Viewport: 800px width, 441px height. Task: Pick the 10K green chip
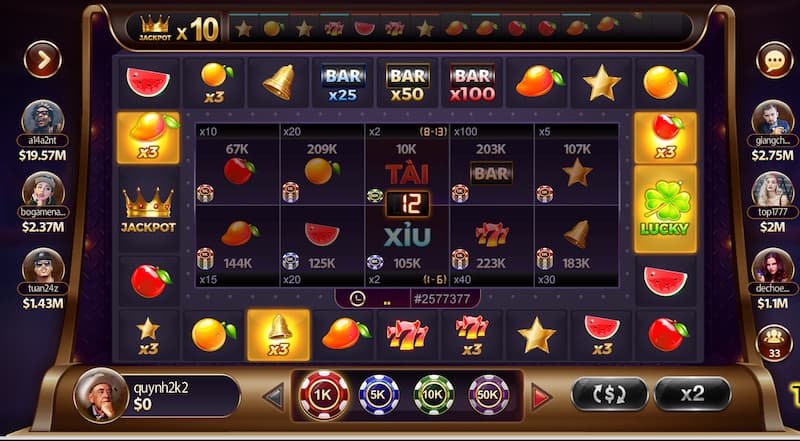click(434, 395)
